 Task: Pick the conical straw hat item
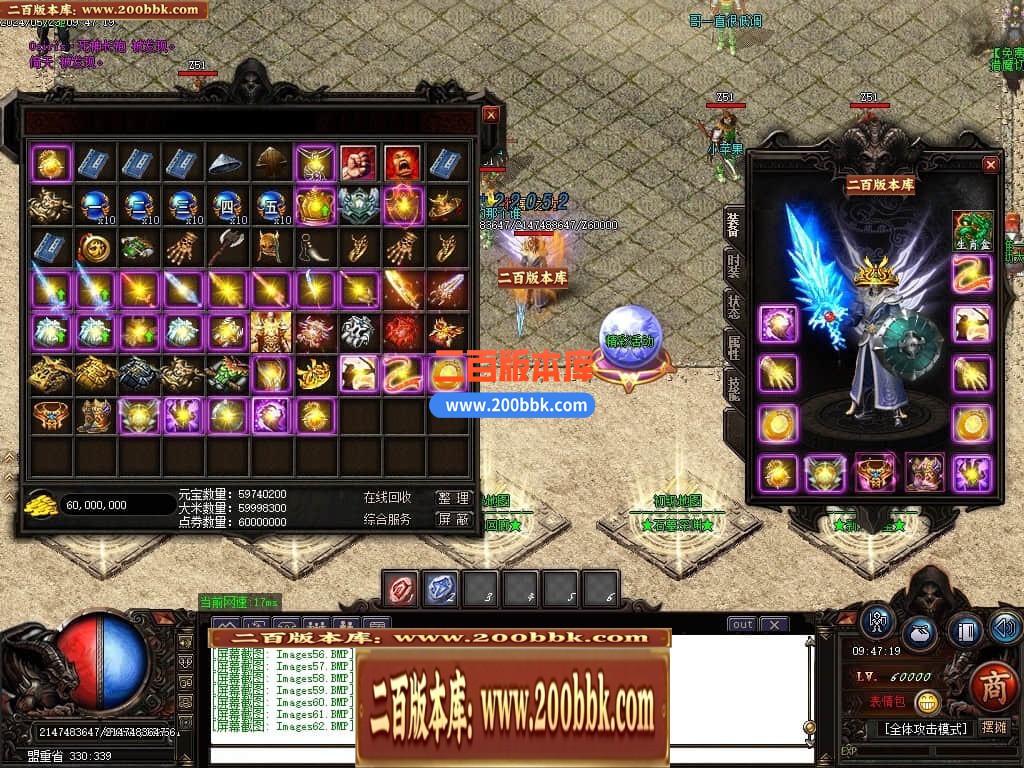click(x=227, y=162)
